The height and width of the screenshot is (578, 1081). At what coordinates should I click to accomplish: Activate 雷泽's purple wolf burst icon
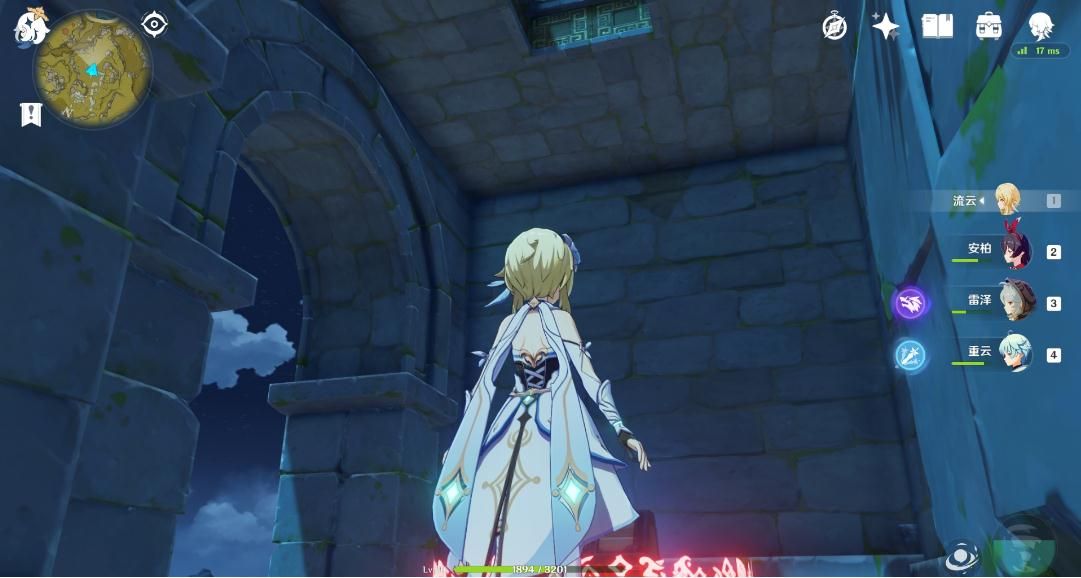910,303
